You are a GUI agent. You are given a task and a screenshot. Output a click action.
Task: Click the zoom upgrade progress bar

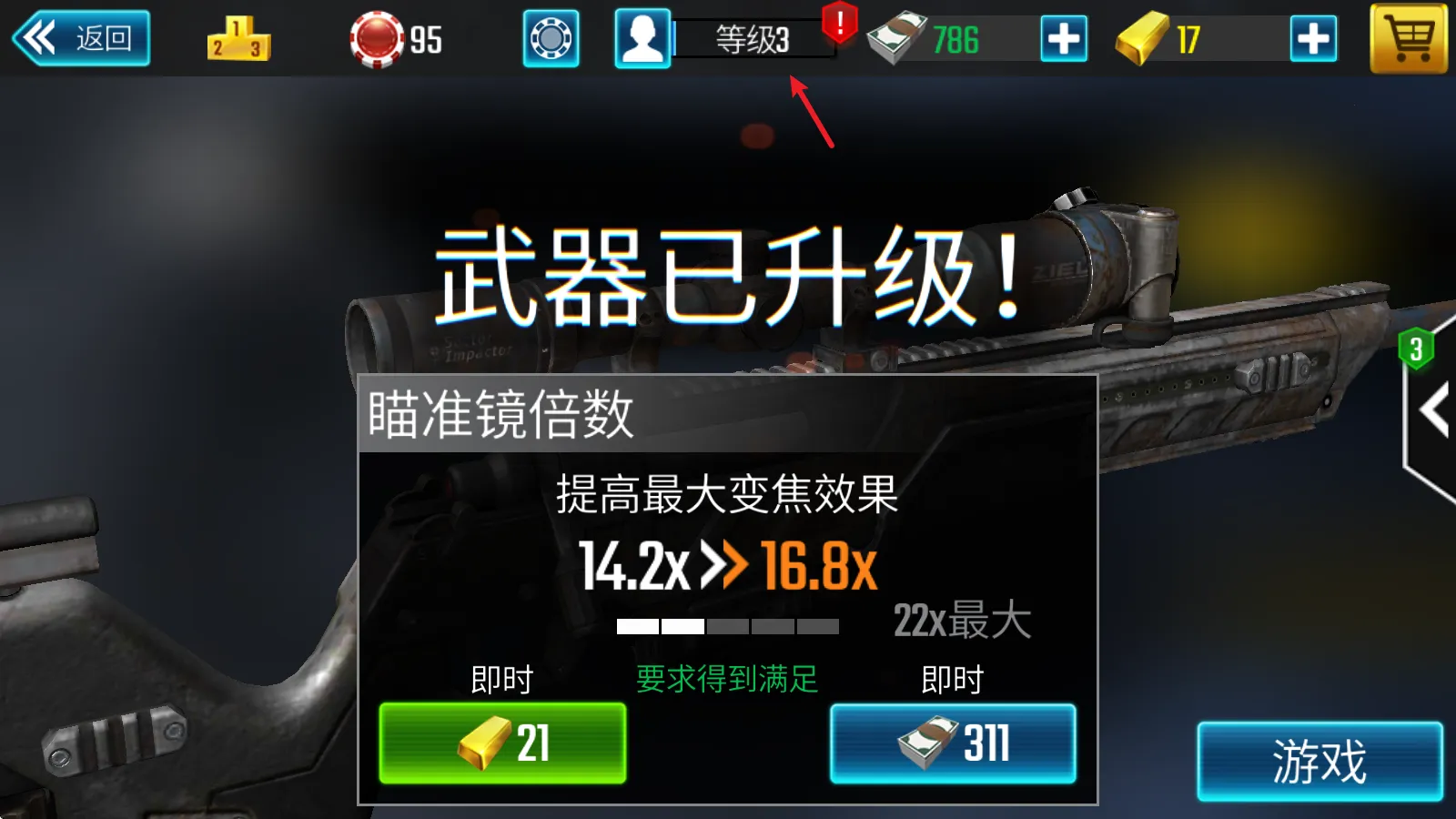727,625
